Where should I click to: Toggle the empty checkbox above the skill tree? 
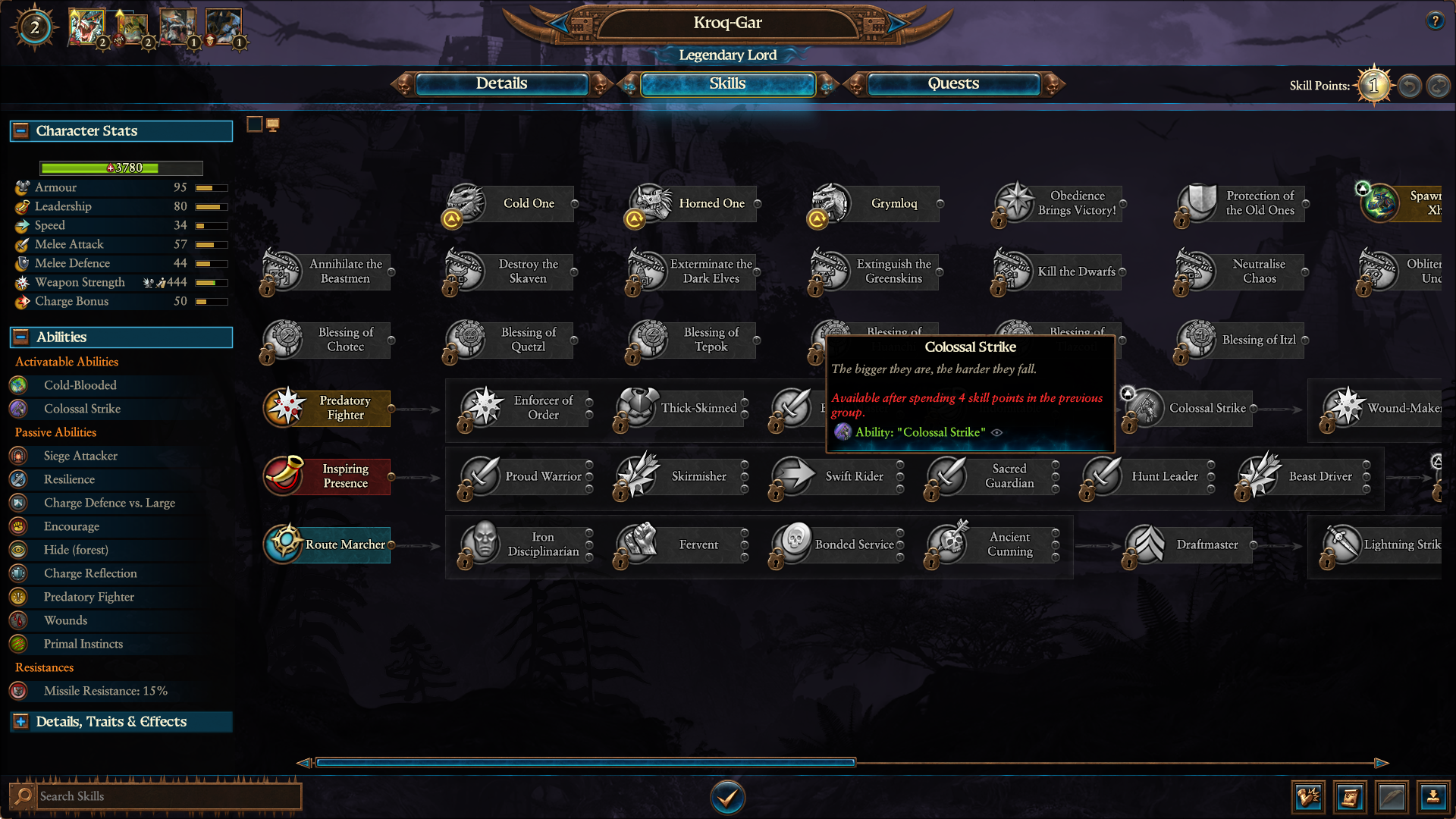pos(255,123)
